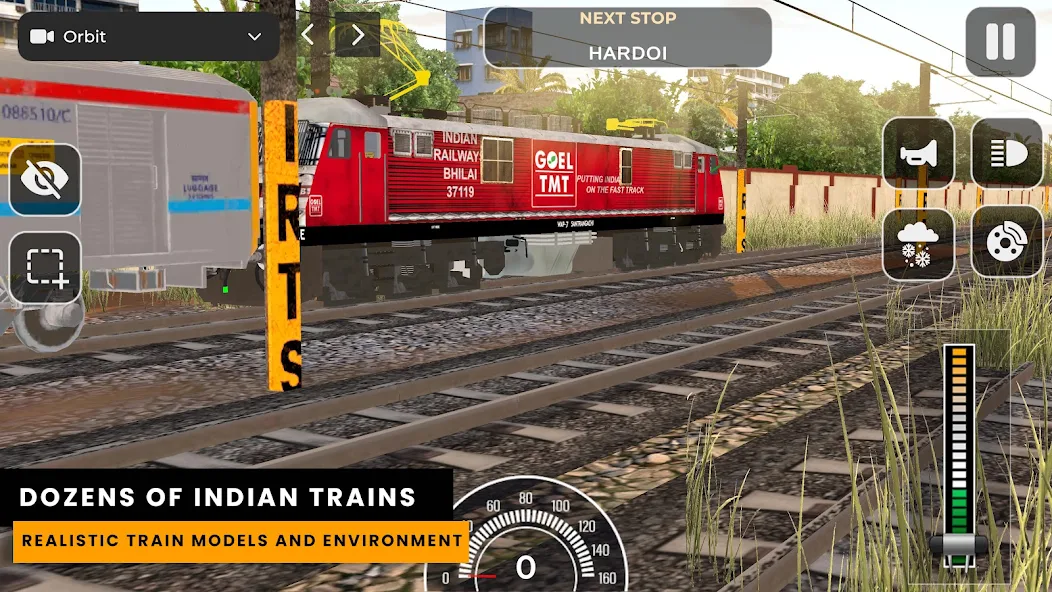Image resolution: width=1052 pixels, height=592 pixels.
Task: Open the Orbit camera view dropdown
Action: coord(148,37)
